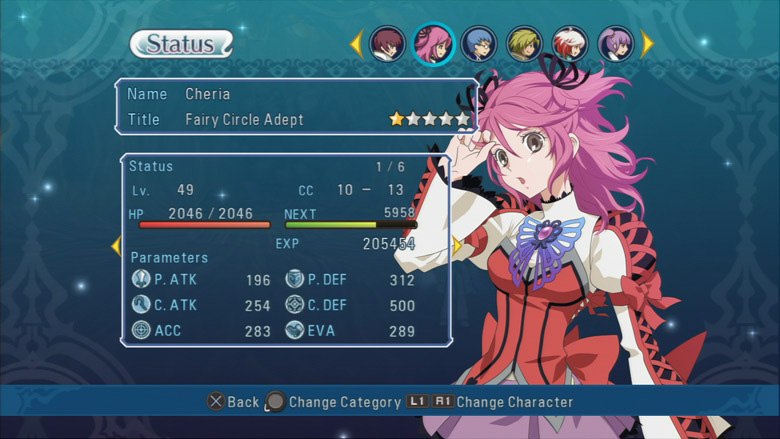Click the left arrow beside character portraits
Viewport: 780px width, 439px height.
point(356,43)
